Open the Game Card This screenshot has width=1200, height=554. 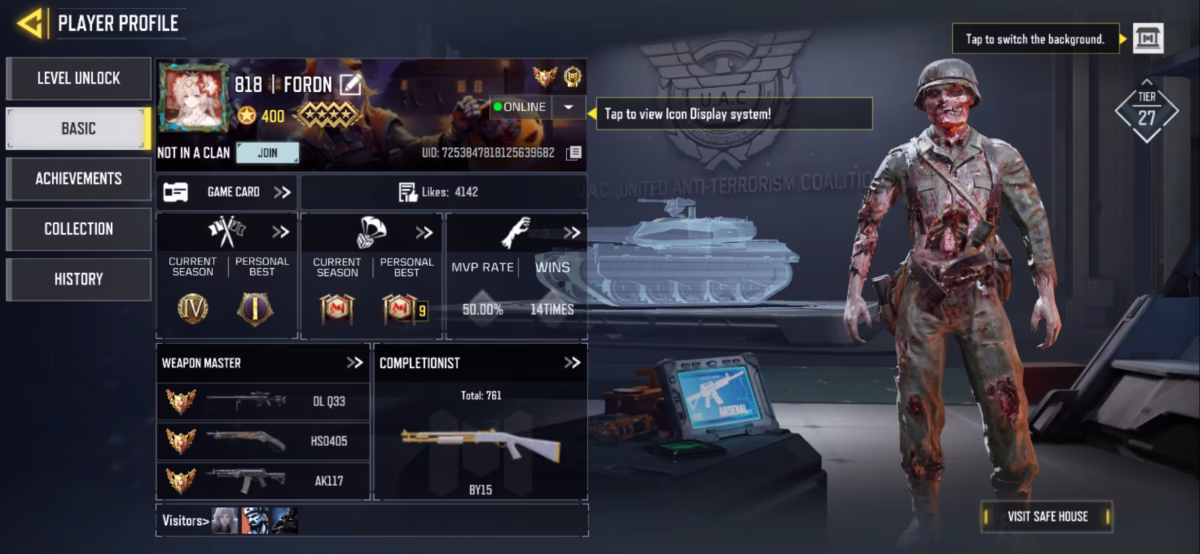(227, 192)
